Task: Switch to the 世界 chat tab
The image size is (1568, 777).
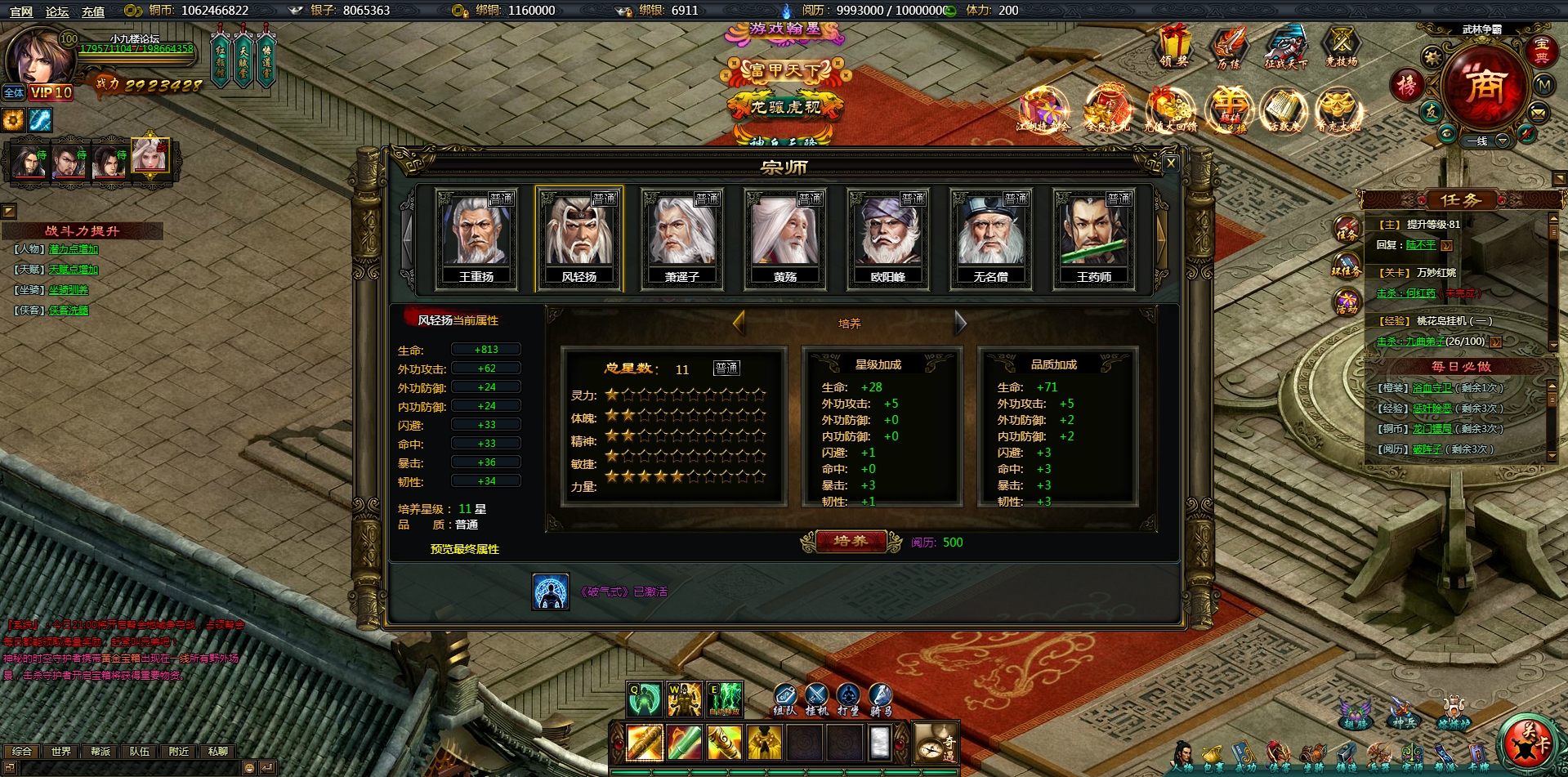Action: (x=60, y=752)
